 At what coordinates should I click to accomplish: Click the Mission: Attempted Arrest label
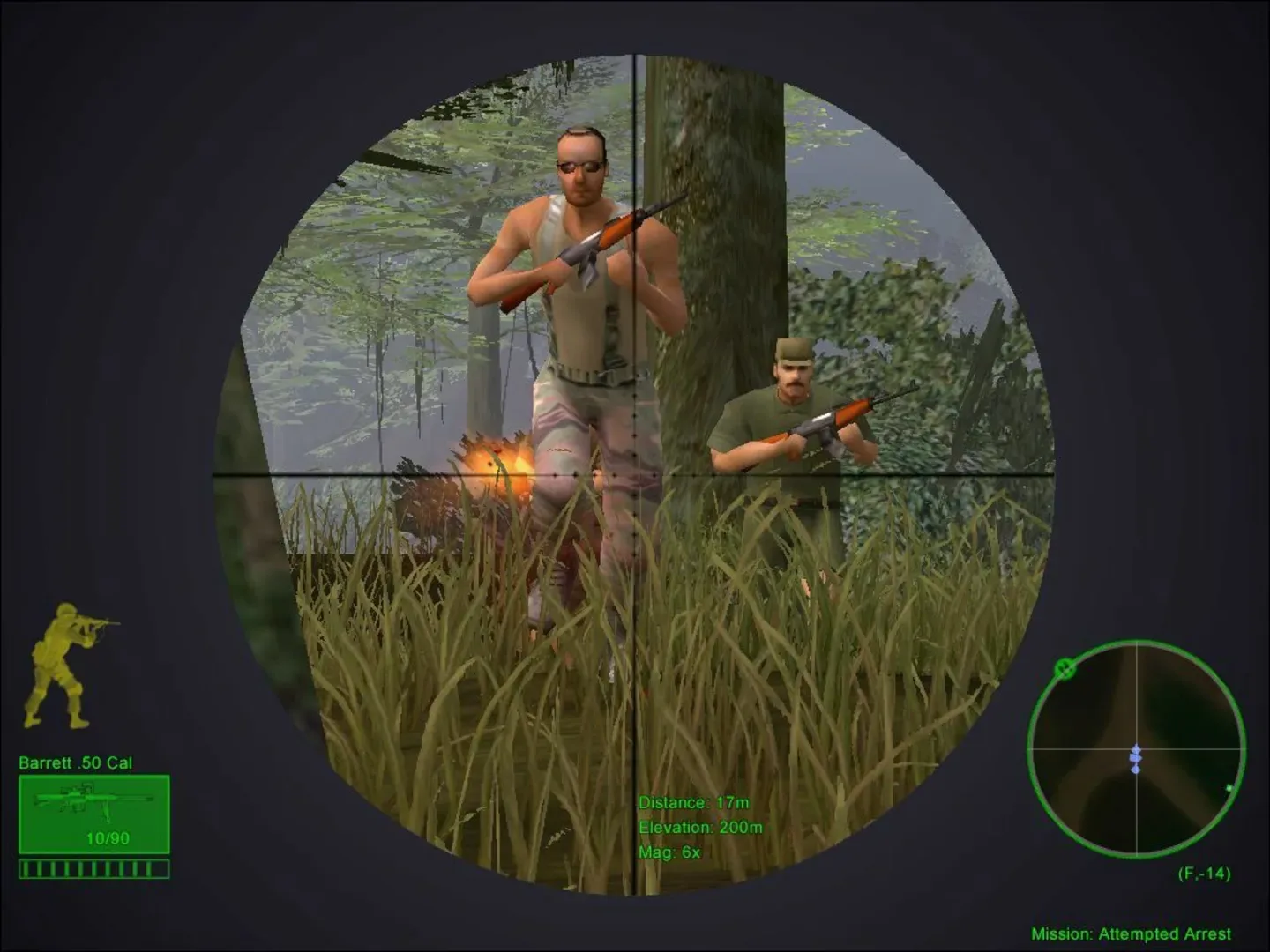[x=1132, y=933]
